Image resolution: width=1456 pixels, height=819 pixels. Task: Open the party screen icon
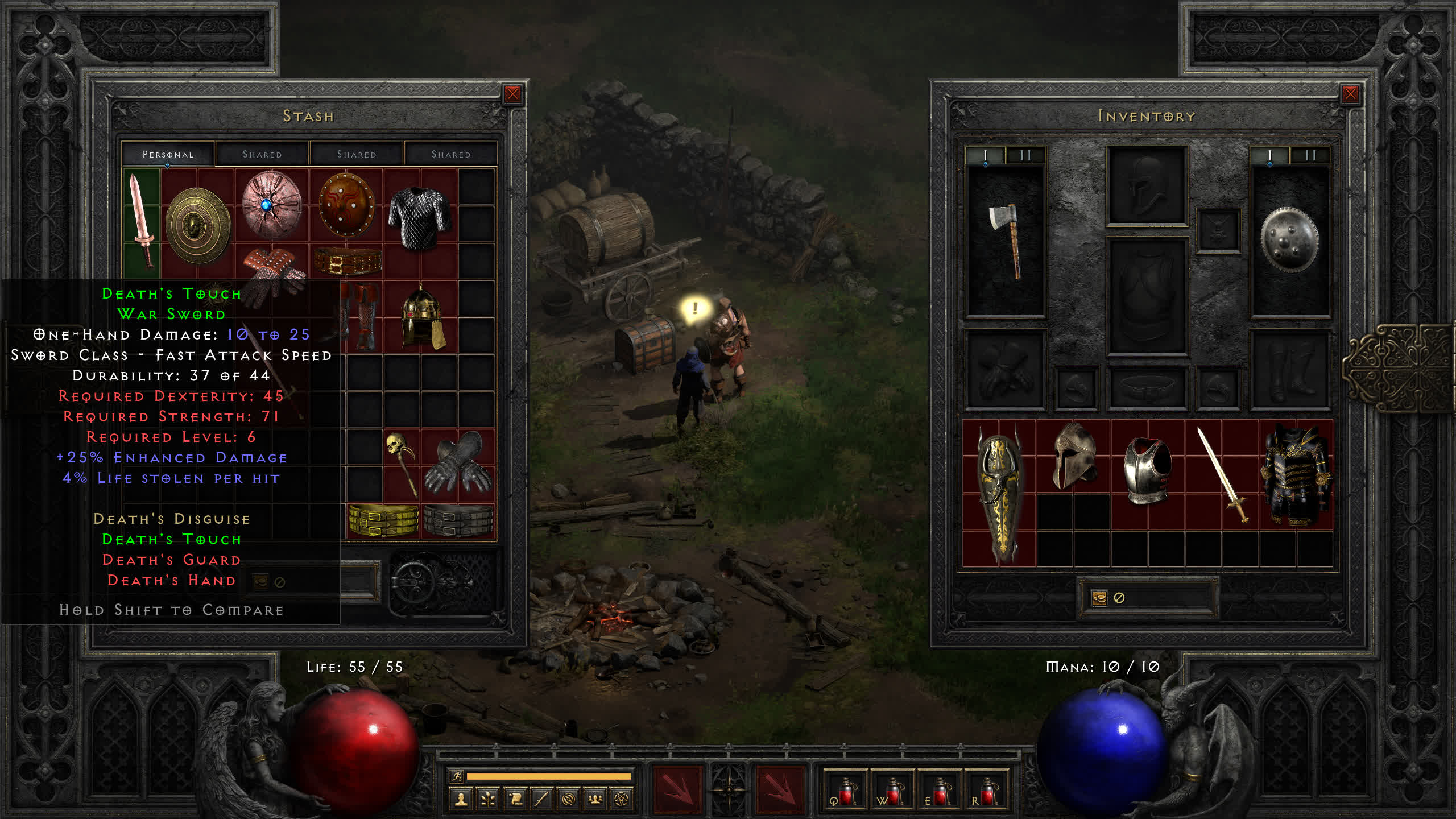pyautogui.click(x=595, y=800)
